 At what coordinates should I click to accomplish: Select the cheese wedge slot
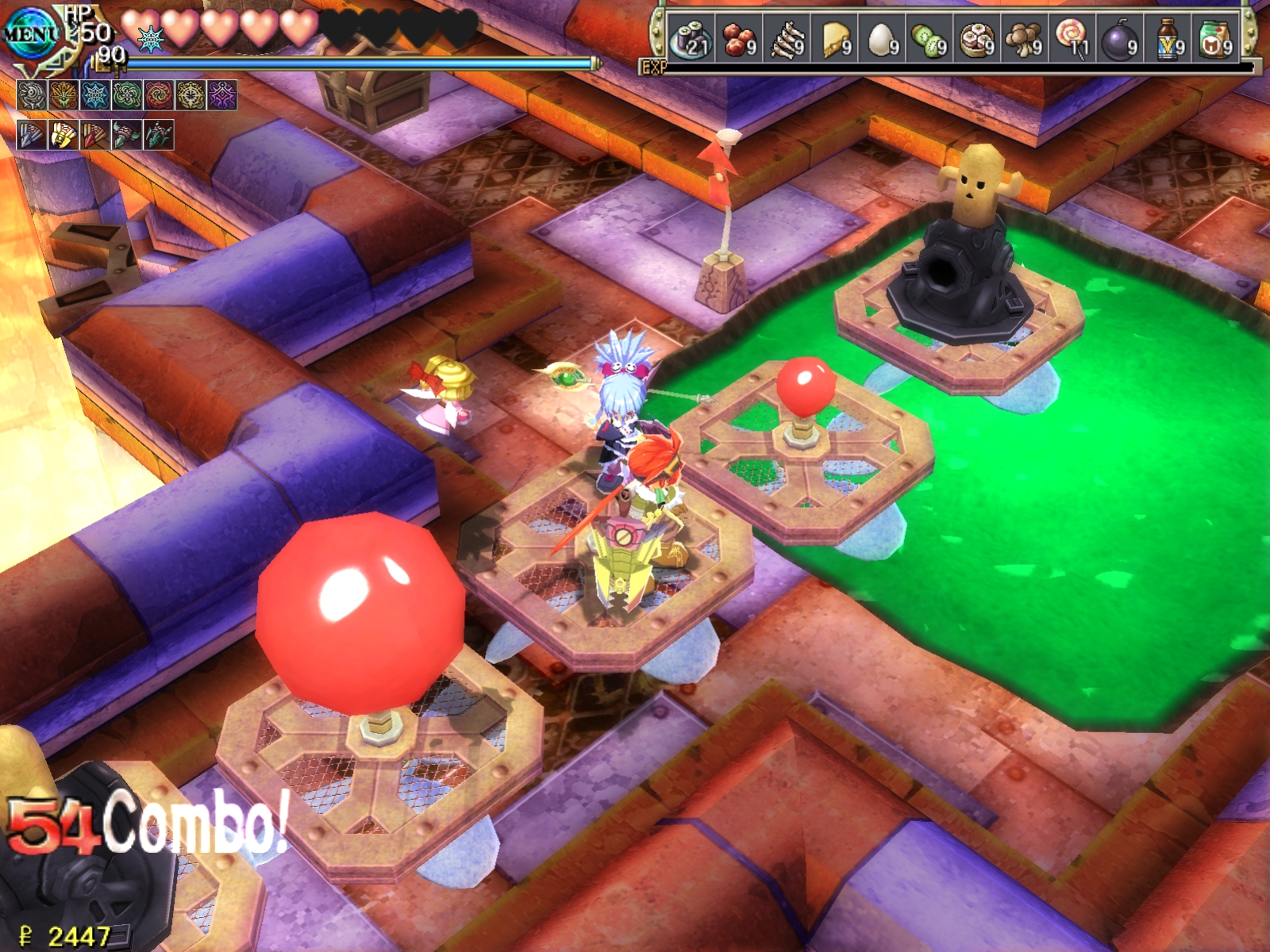click(833, 39)
